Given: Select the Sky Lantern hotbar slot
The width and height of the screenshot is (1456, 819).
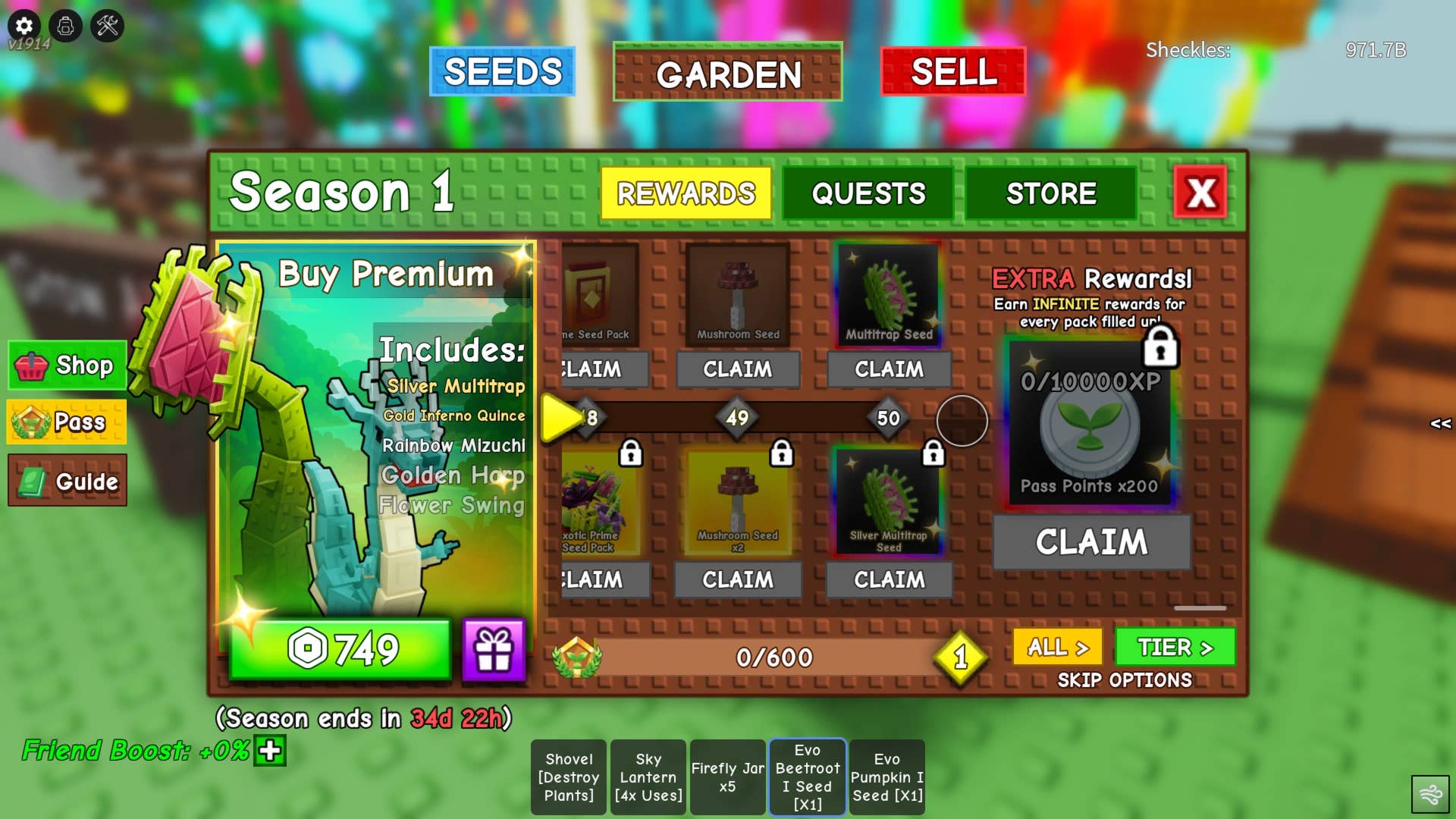Looking at the screenshot, I should [x=648, y=777].
